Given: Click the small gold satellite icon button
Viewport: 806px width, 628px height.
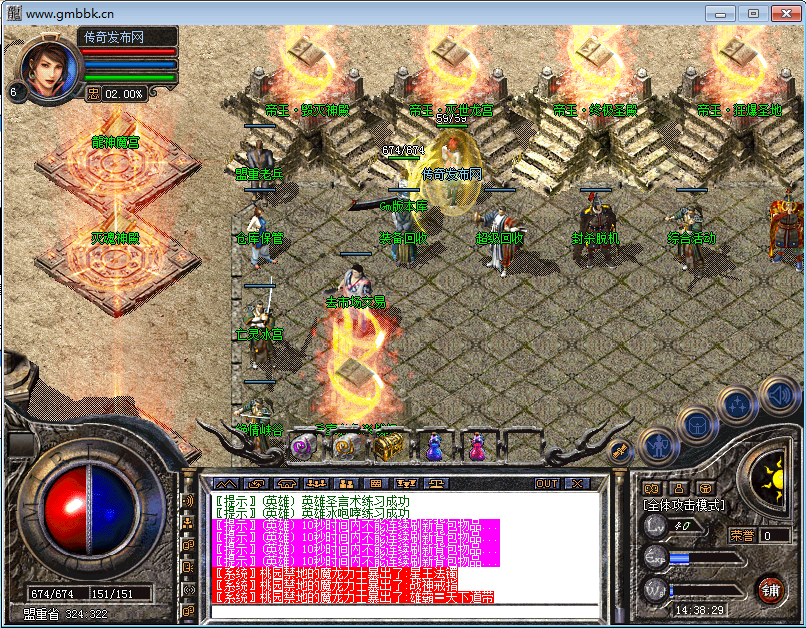Looking at the screenshot, I should coord(620,451).
